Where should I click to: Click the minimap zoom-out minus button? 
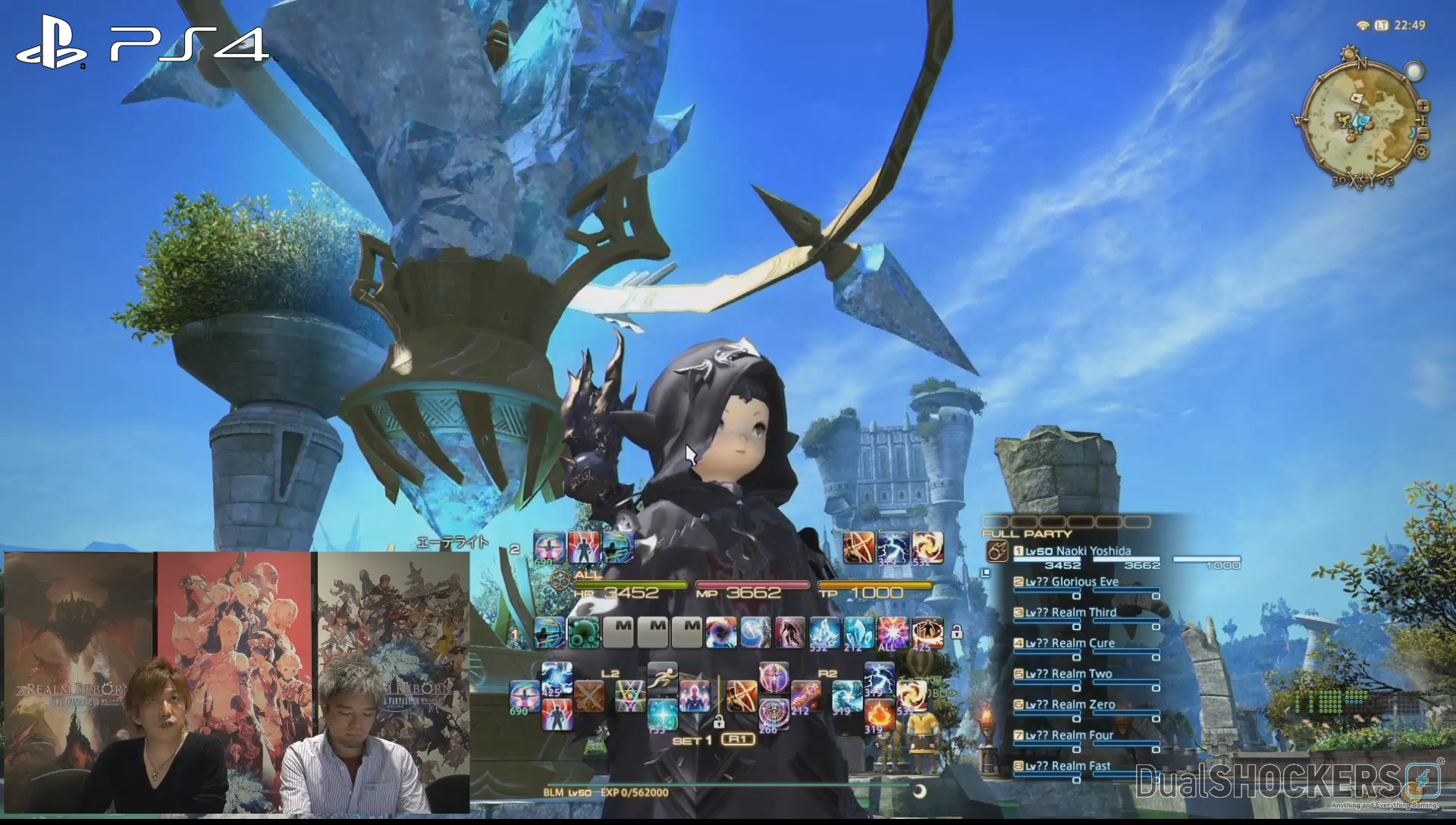click(1423, 133)
